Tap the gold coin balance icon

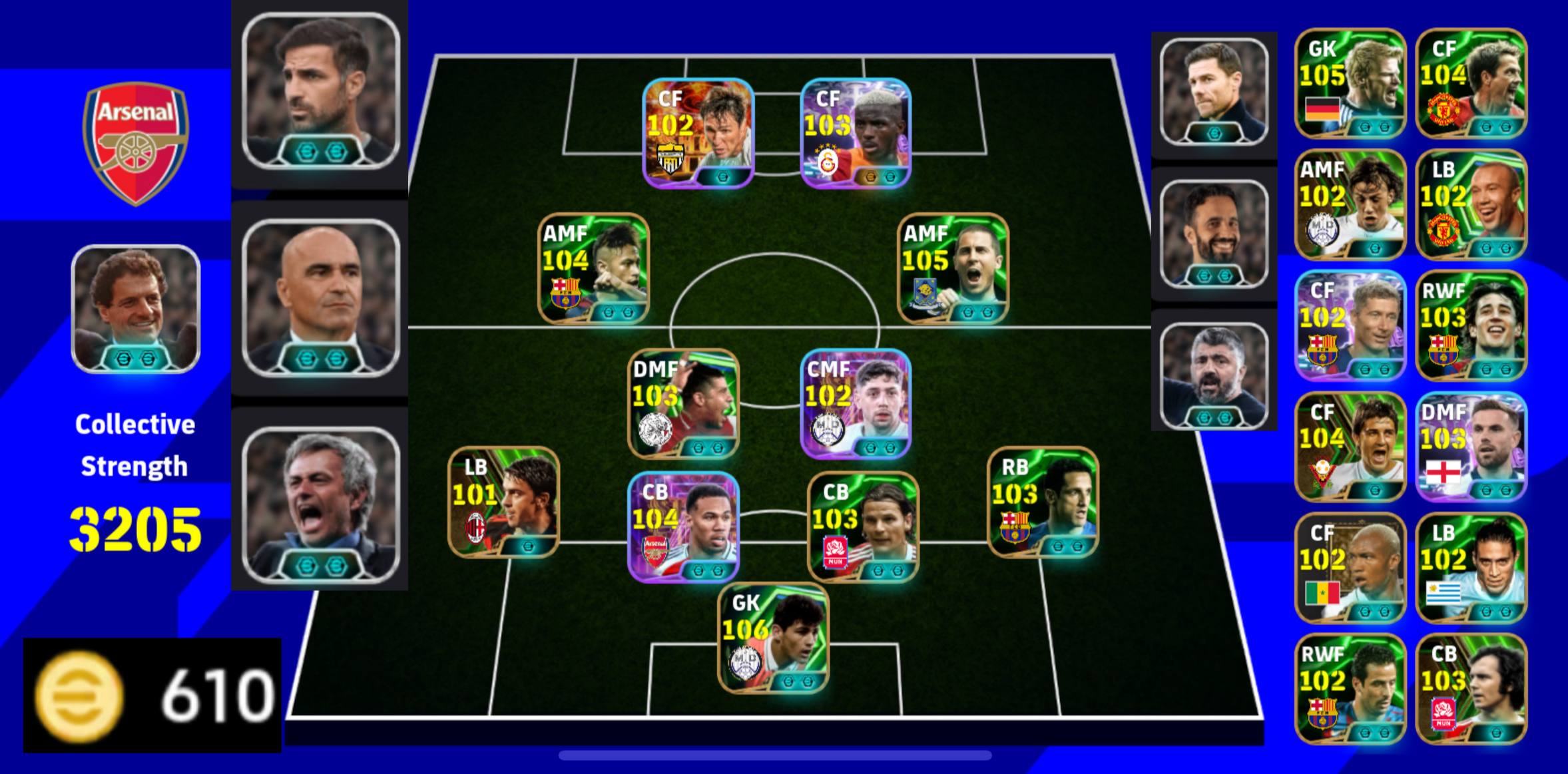(79, 695)
